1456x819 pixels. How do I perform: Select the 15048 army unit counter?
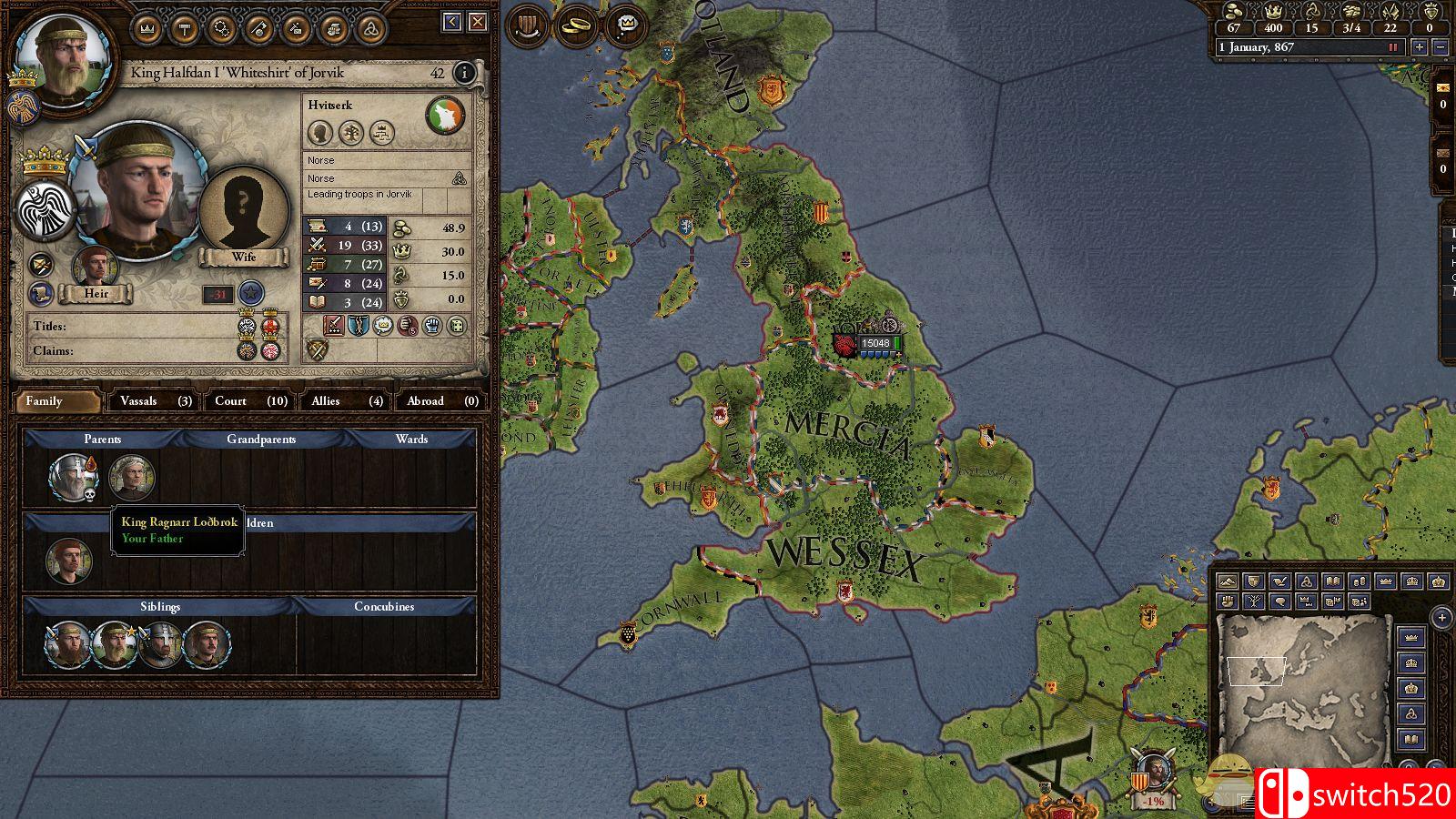[x=875, y=344]
